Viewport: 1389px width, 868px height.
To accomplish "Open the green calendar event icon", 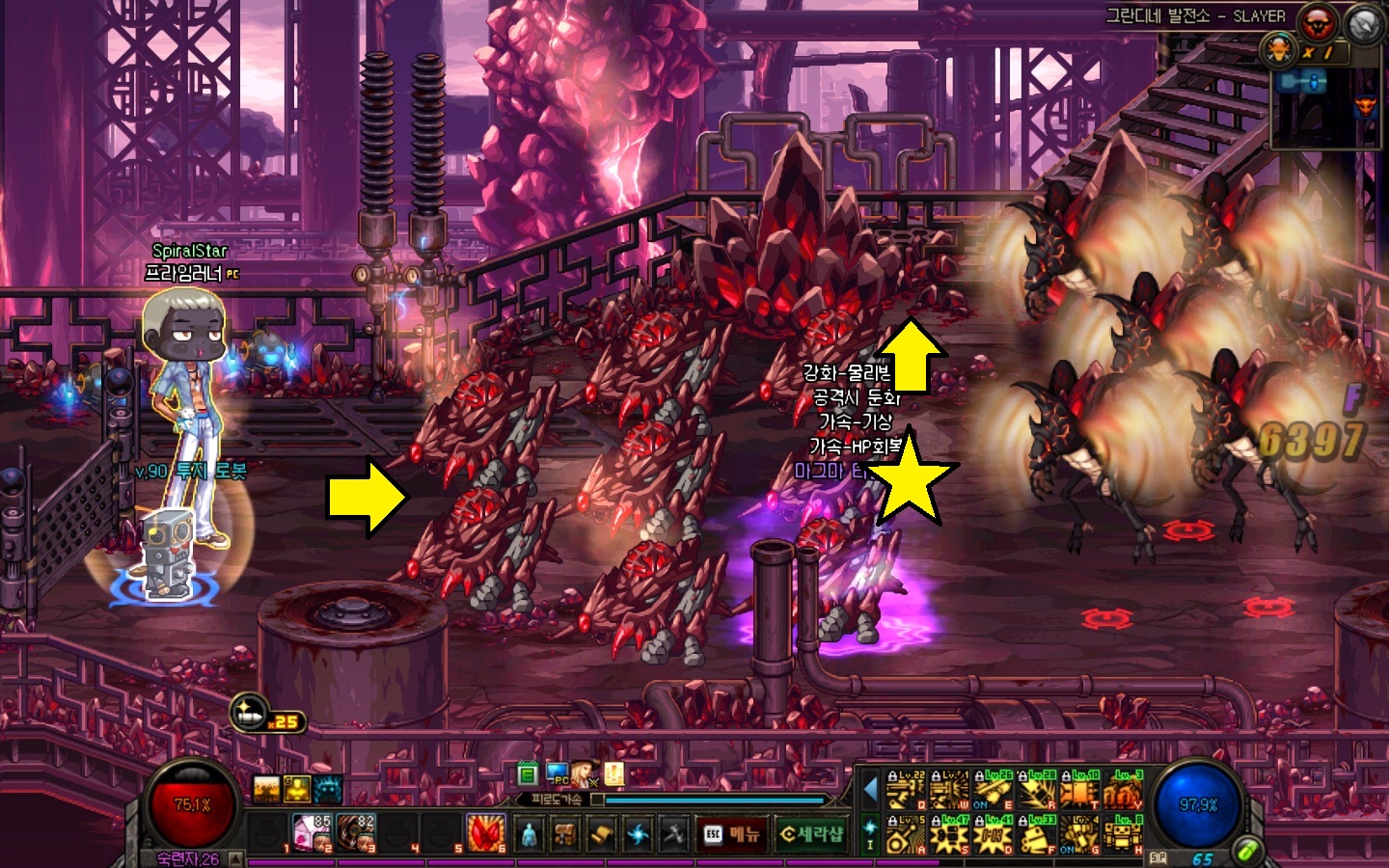I will coord(527,773).
